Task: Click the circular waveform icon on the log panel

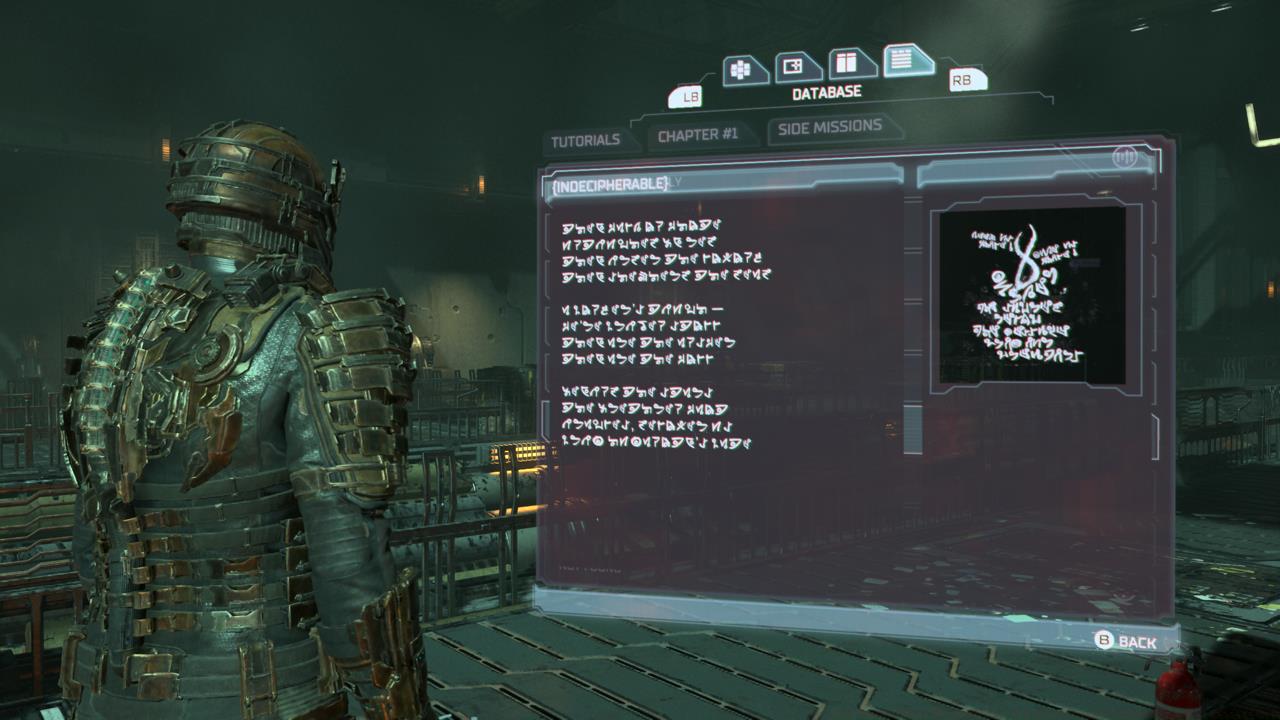Action: coord(1125,159)
